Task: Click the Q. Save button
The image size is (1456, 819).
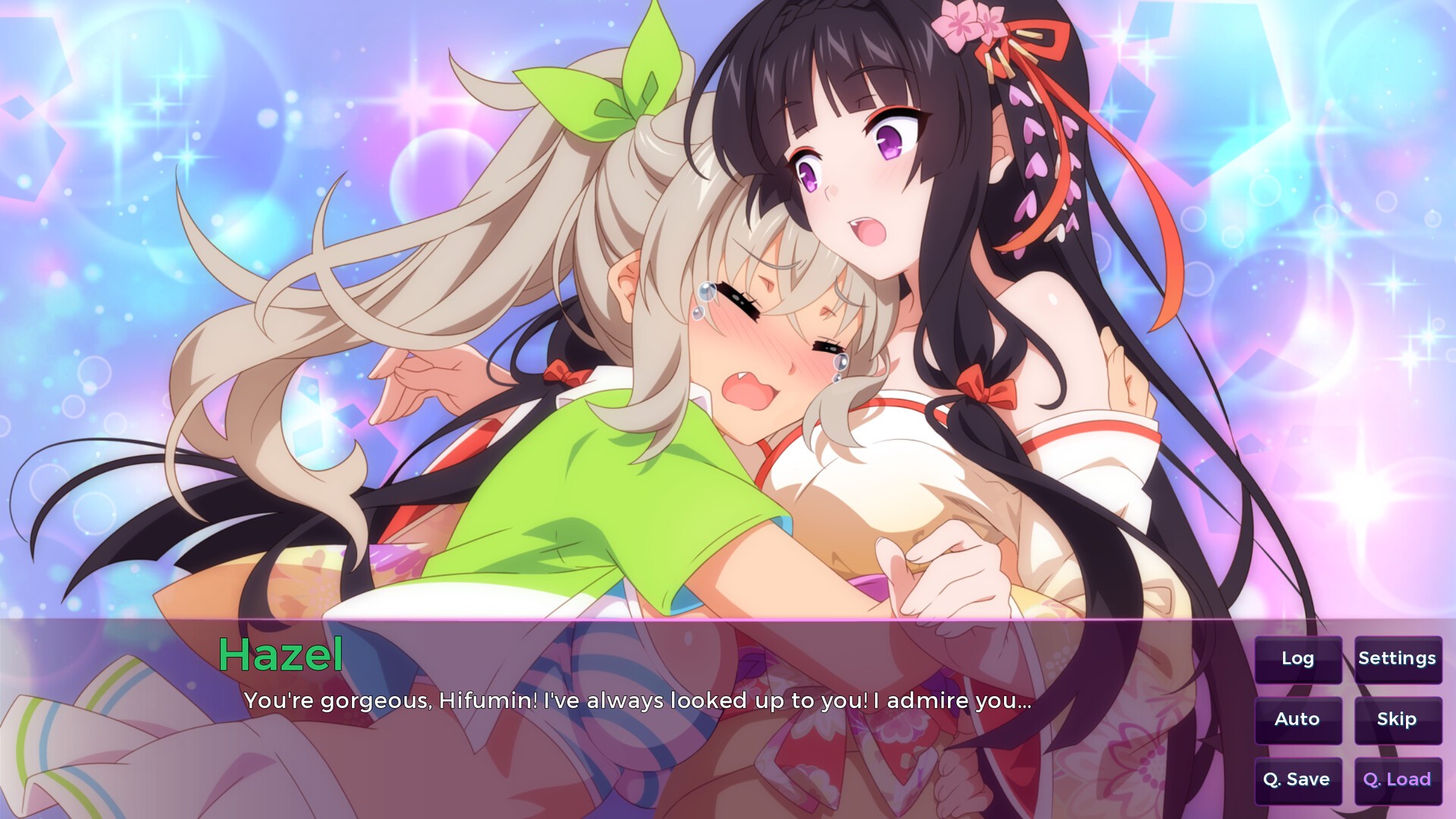Action: pos(1298,780)
